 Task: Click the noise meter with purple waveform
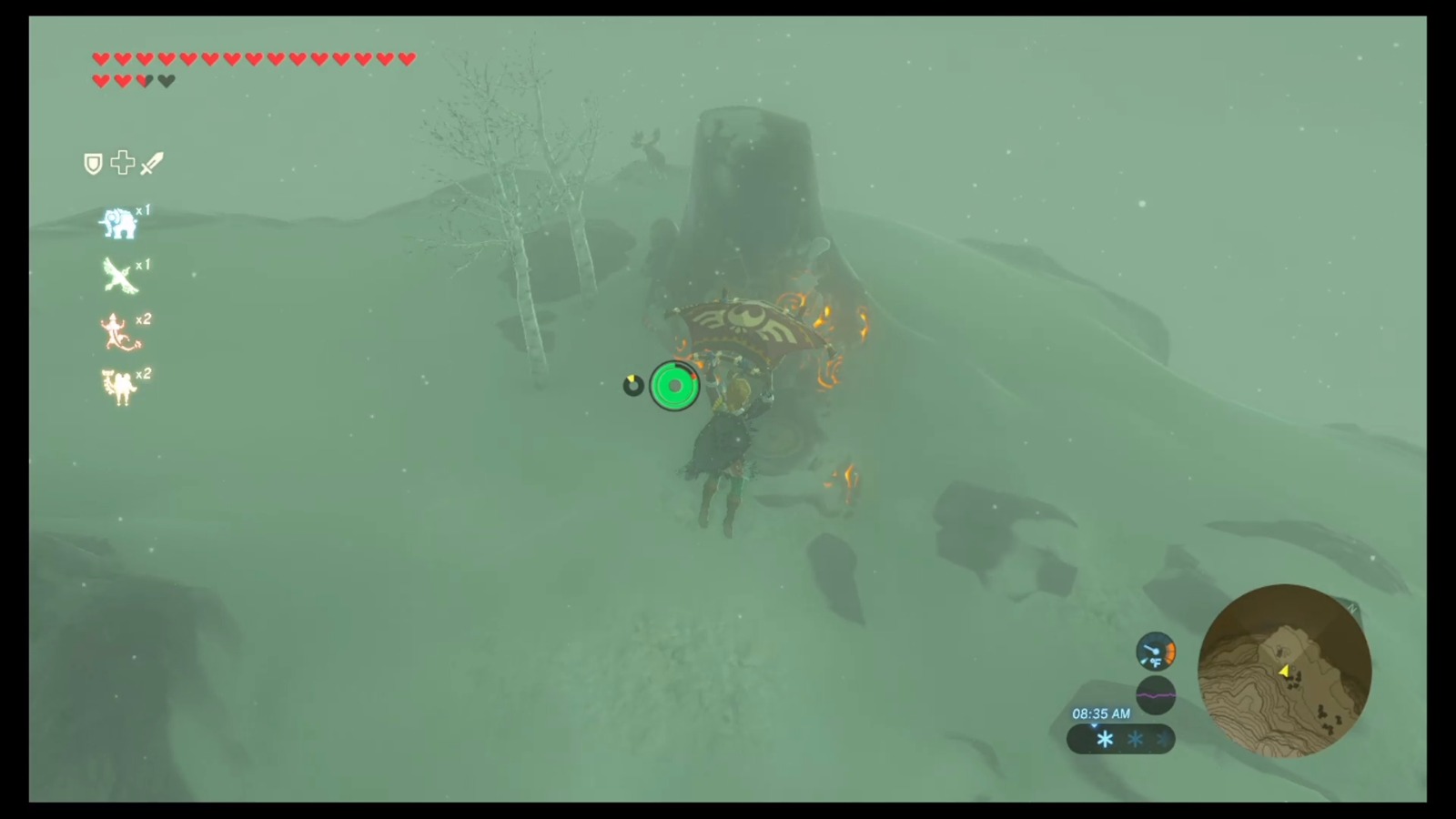(x=1156, y=694)
